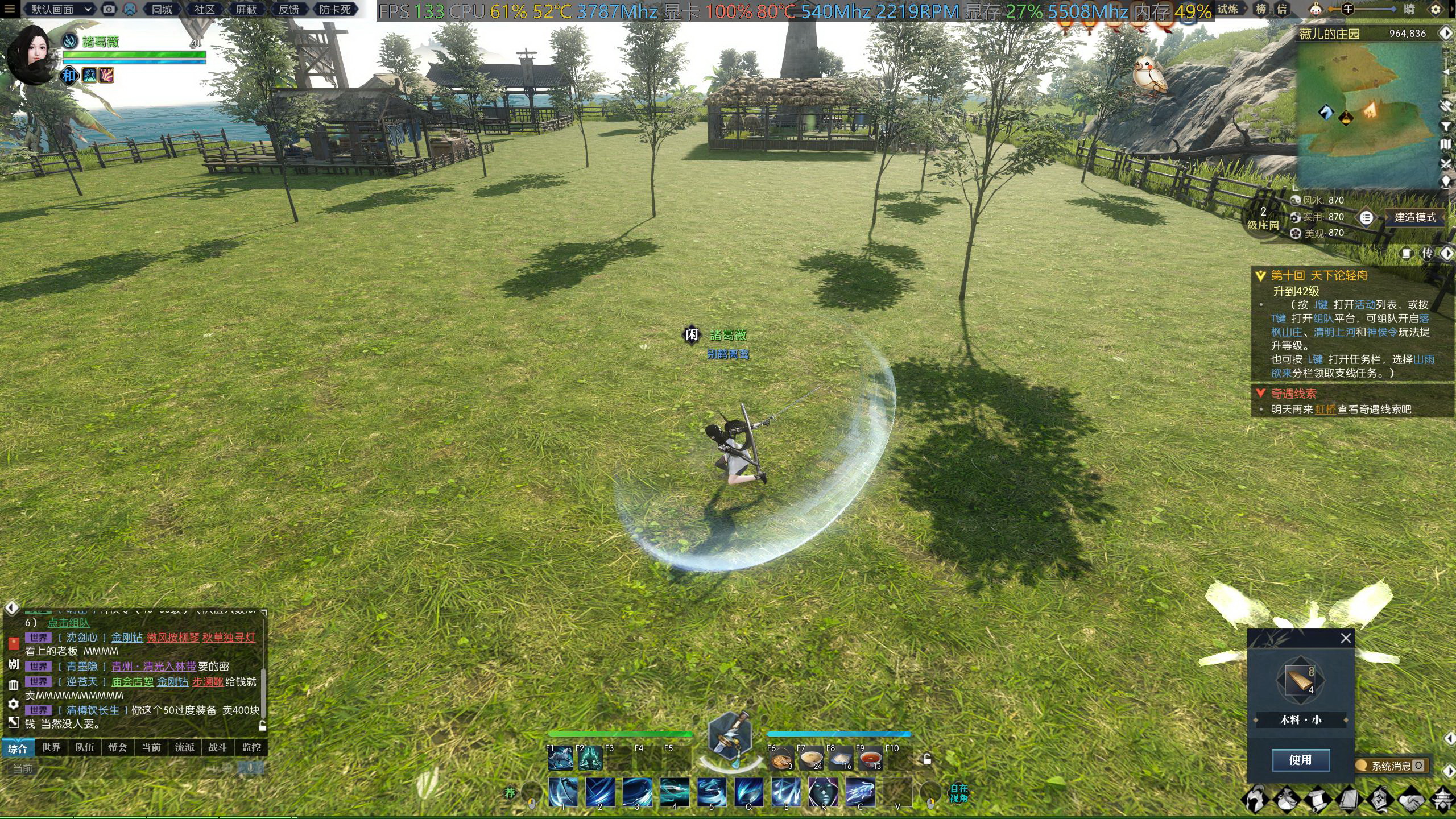The image size is (1456, 819).
Task: Switch chat to the 世界 tab
Action: pos(51,747)
